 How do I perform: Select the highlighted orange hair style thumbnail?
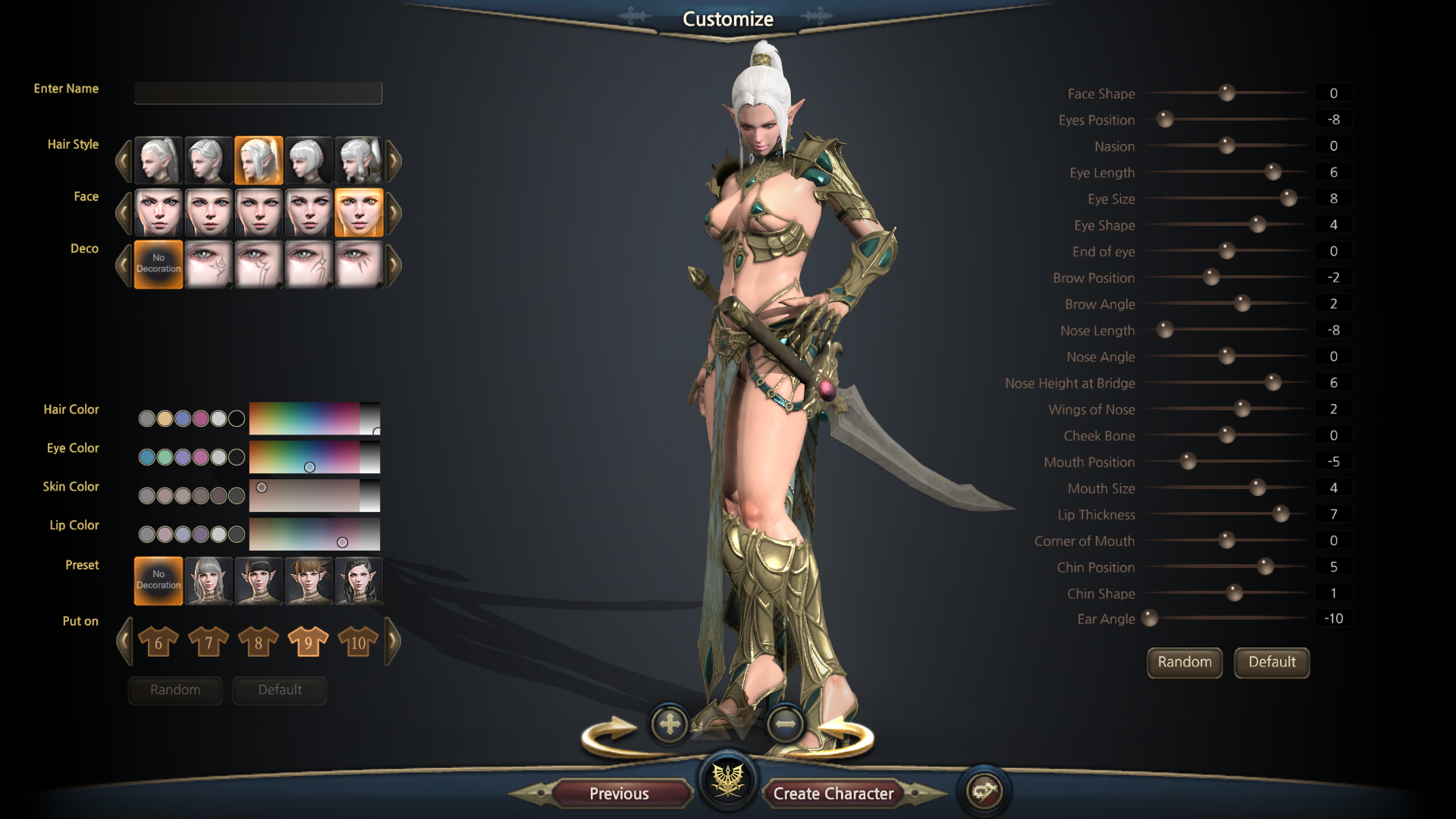pyautogui.click(x=259, y=160)
